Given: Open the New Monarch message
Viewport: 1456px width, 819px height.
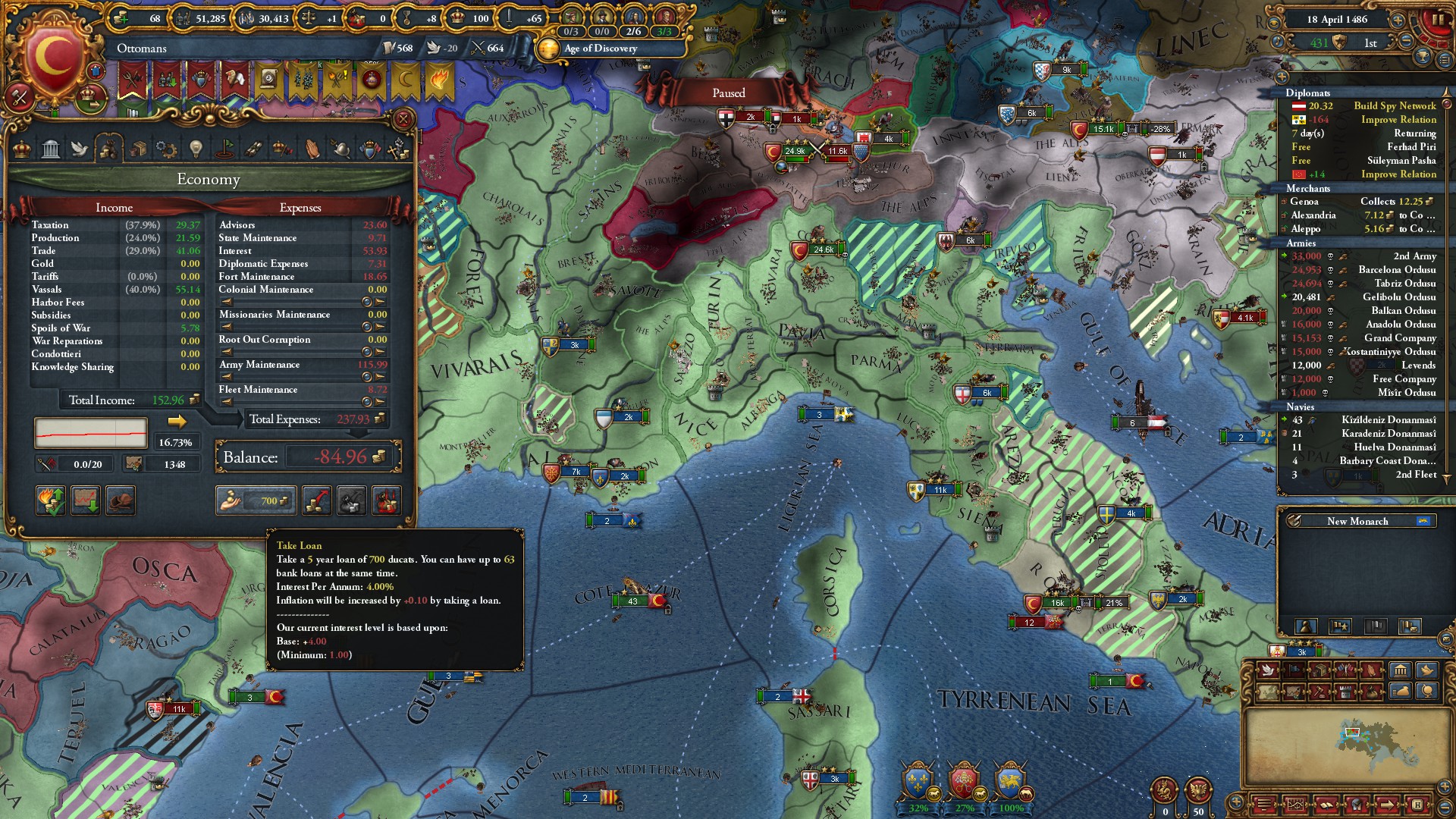Looking at the screenshot, I should (x=1357, y=521).
